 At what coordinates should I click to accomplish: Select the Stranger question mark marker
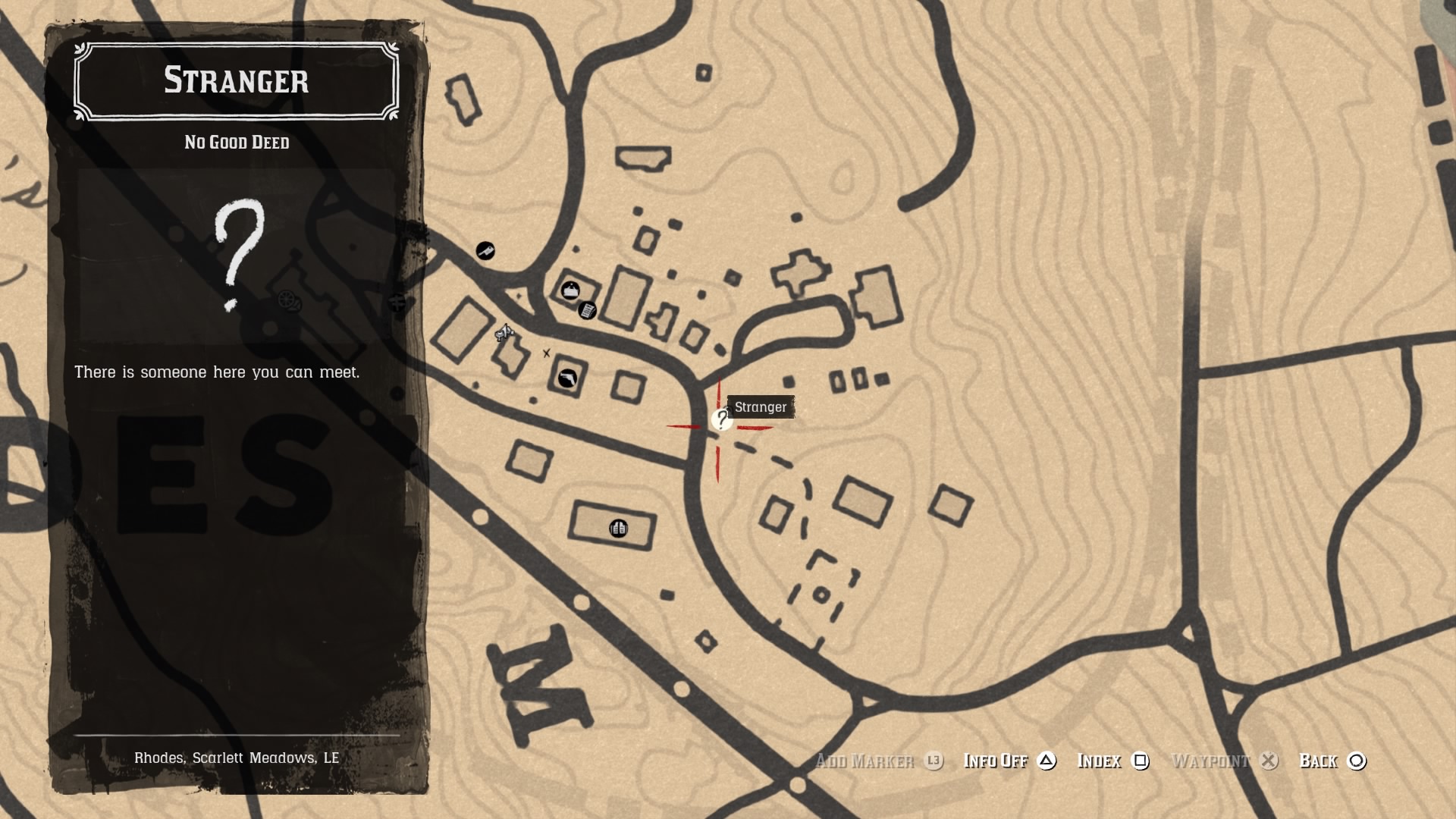tap(720, 419)
